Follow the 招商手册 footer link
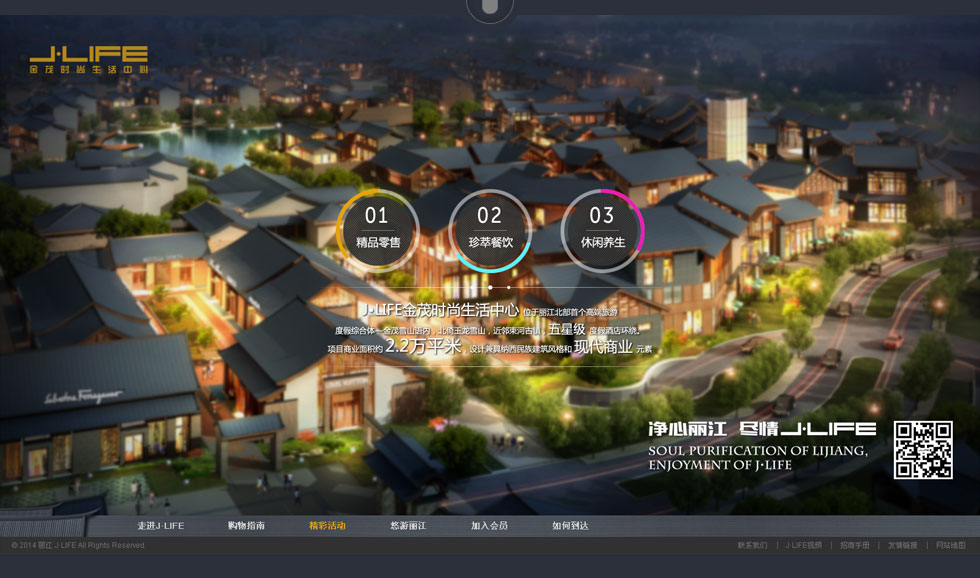Viewport: 980px width, 578px height. [855, 546]
